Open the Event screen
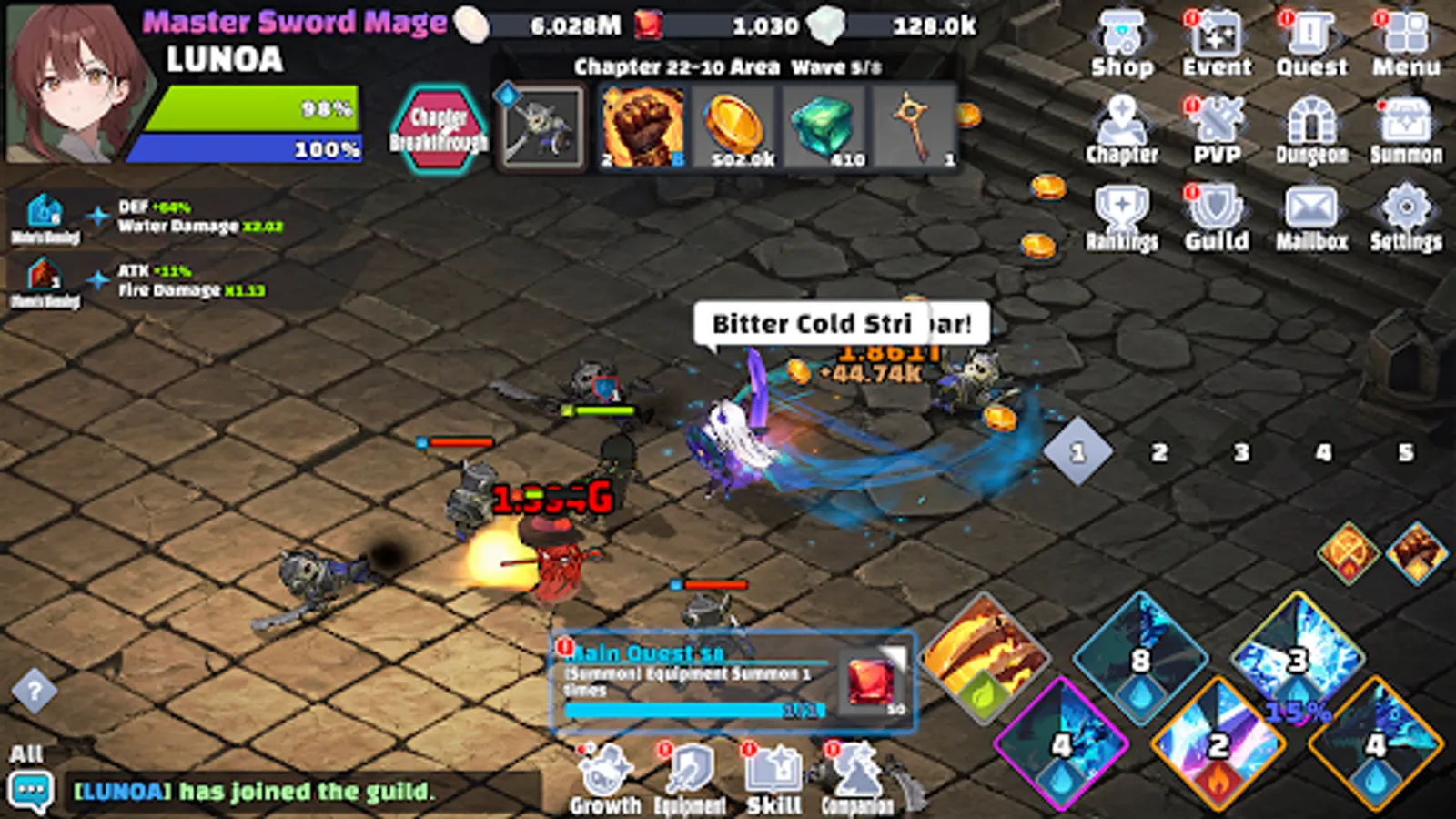 click(x=1218, y=36)
